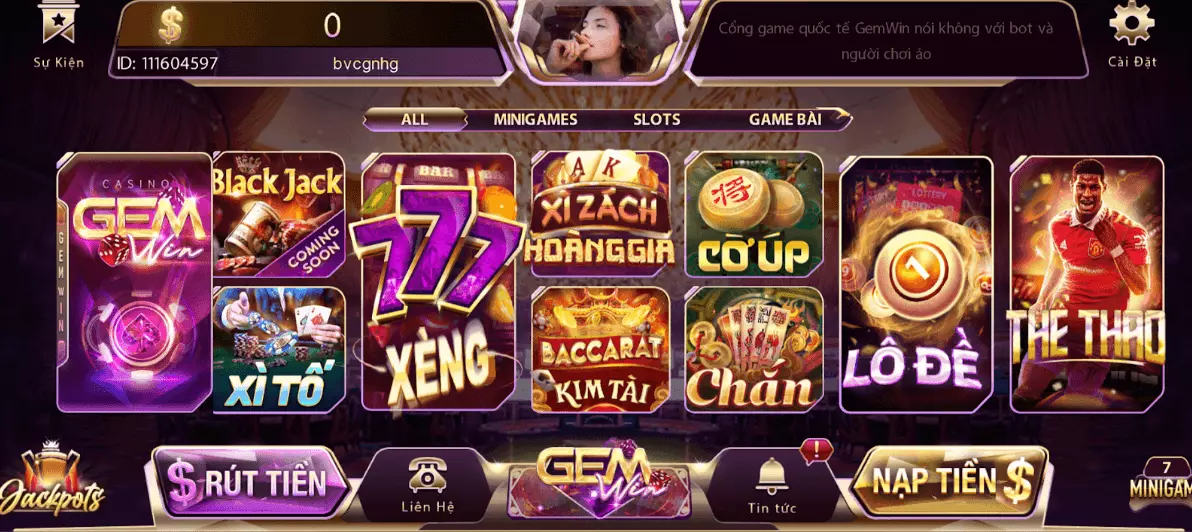Open the Lô Đề lottery tile
The image size is (1192, 532).
915,284
